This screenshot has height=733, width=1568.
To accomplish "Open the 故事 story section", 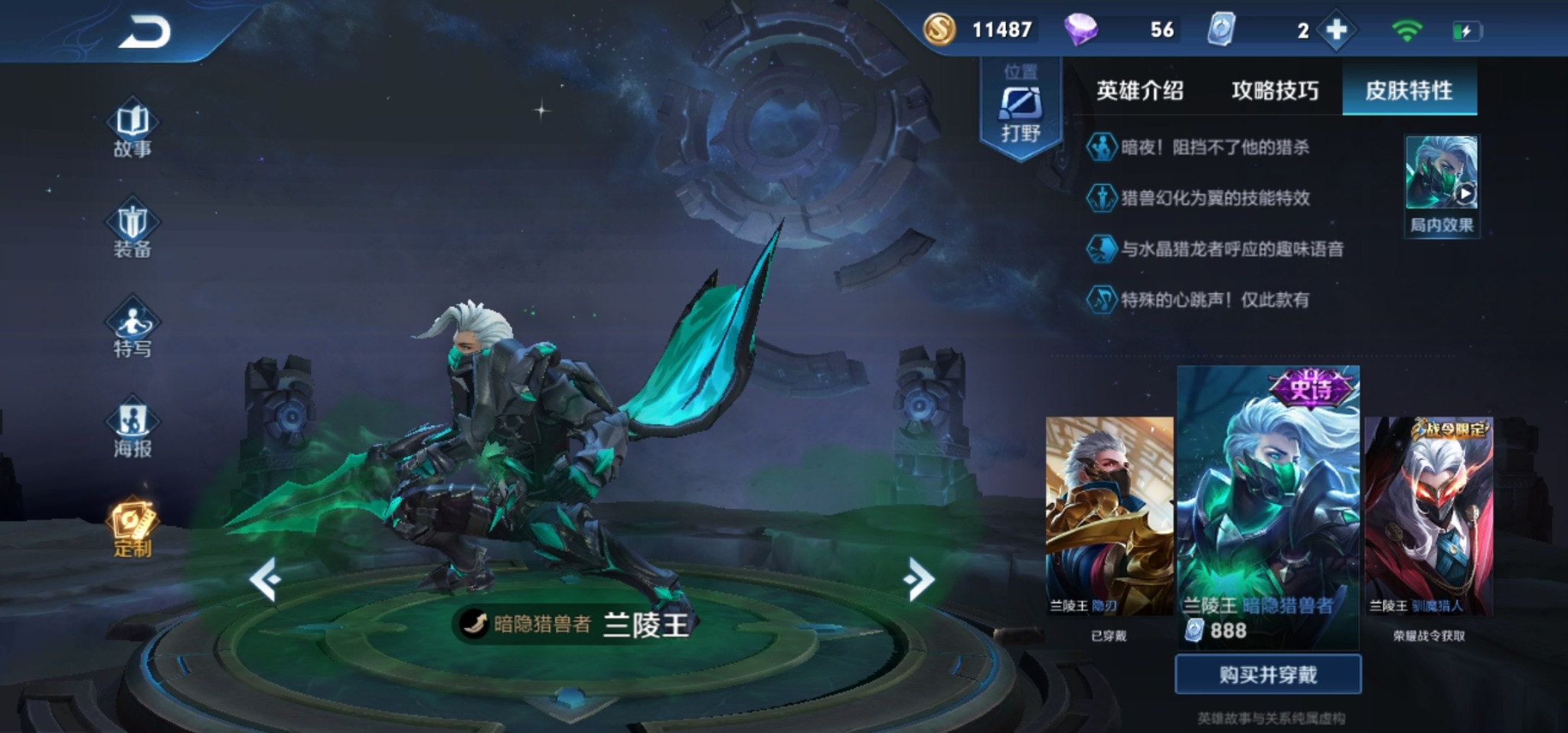I will pyautogui.click(x=132, y=129).
